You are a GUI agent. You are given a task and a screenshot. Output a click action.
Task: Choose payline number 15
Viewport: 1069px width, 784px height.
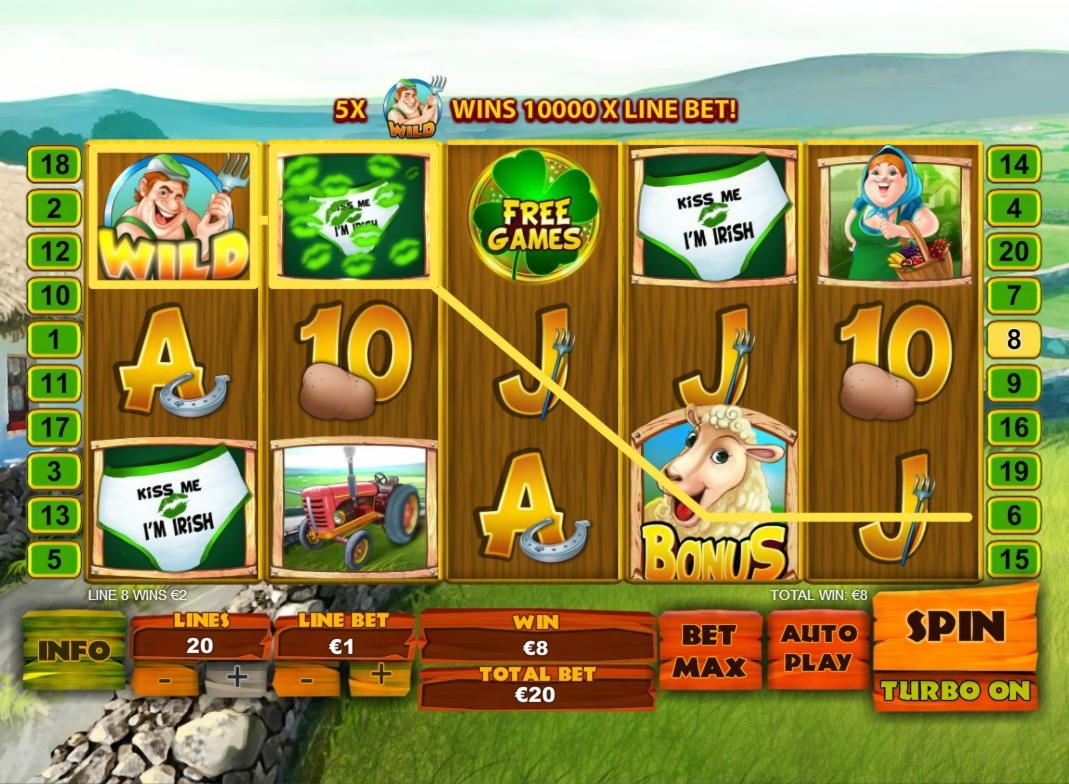[1014, 558]
